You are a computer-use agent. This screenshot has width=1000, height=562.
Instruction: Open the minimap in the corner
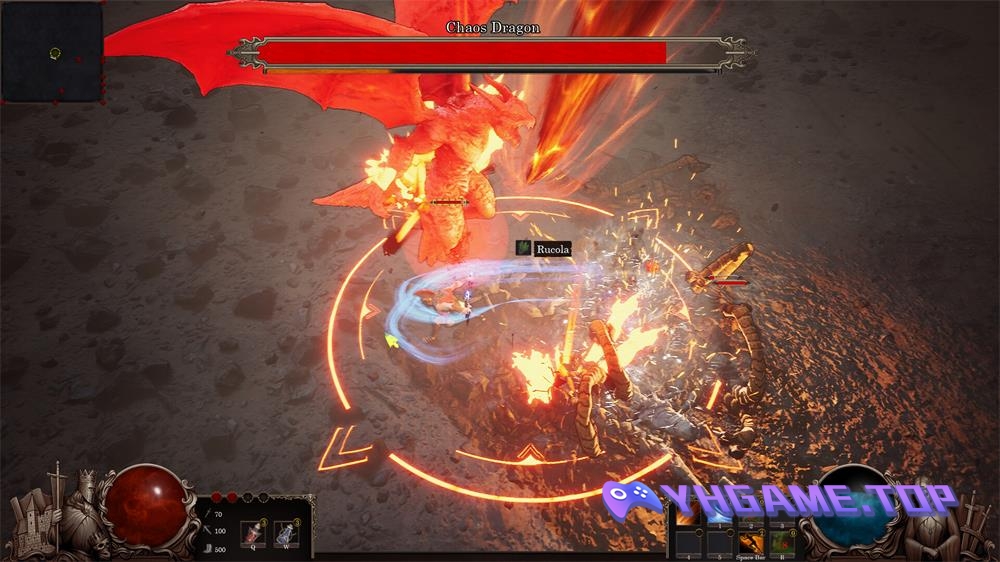click(x=52, y=51)
